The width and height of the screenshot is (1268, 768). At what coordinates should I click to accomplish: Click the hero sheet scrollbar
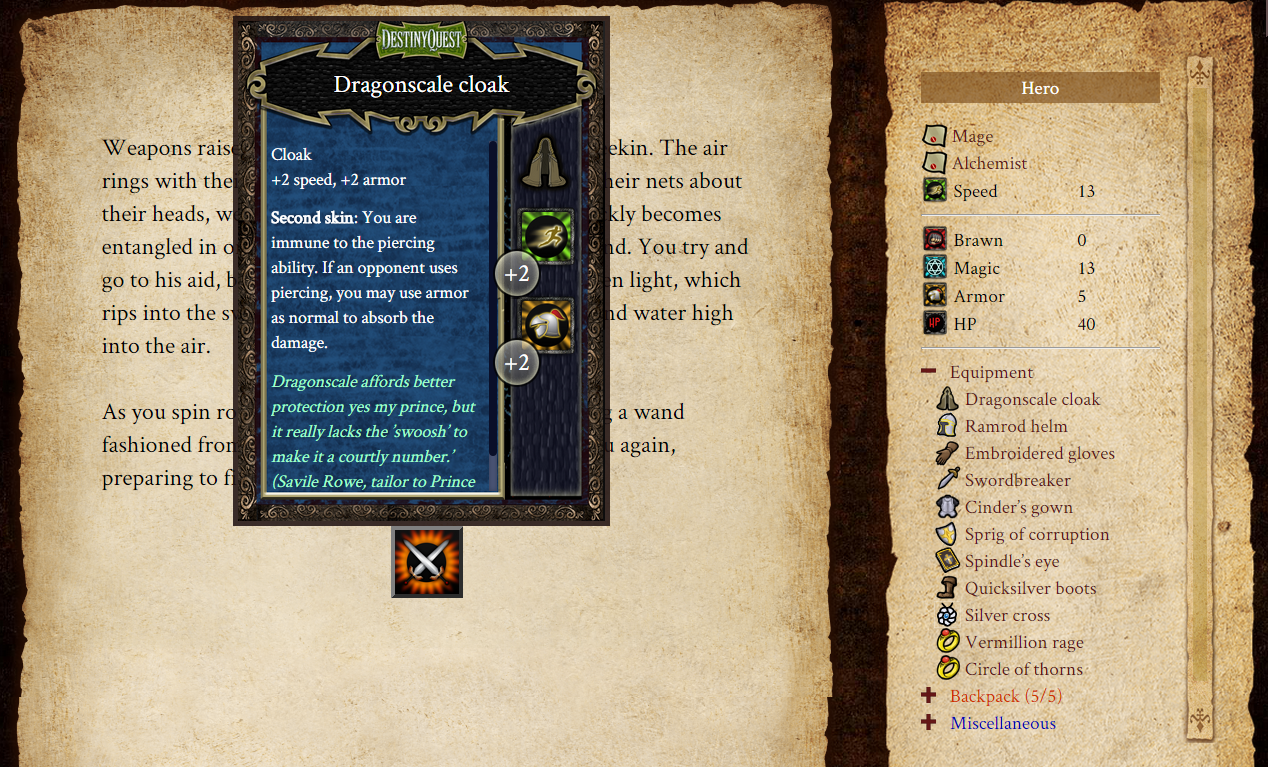pos(1199,400)
